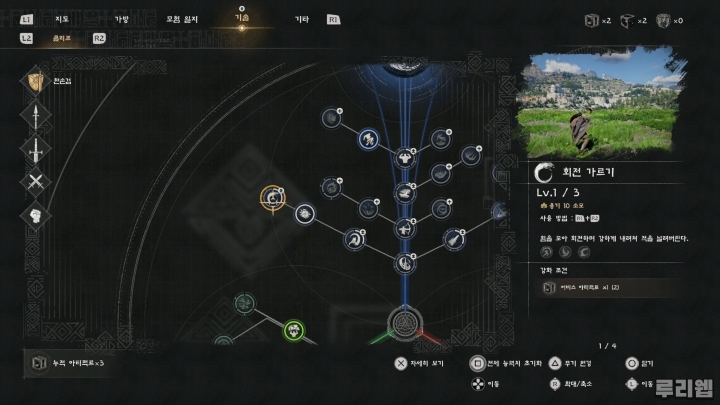The height and width of the screenshot is (405, 720).
Task: Choose the spear weapon category icon
Action: tap(36, 117)
